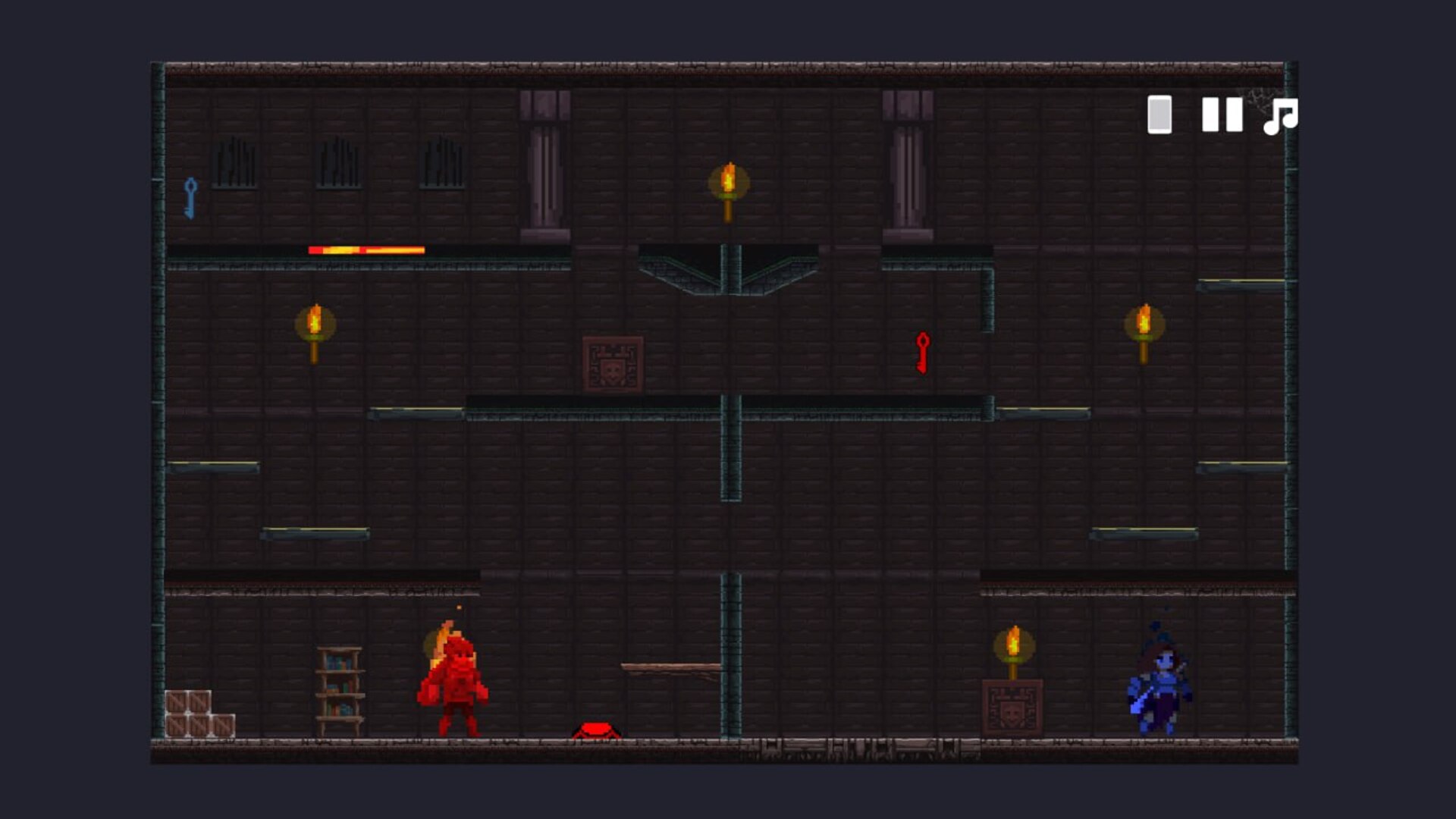Pick up the blue key on the left wall
This screenshot has height=819, width=1456.
coord(192,199)
